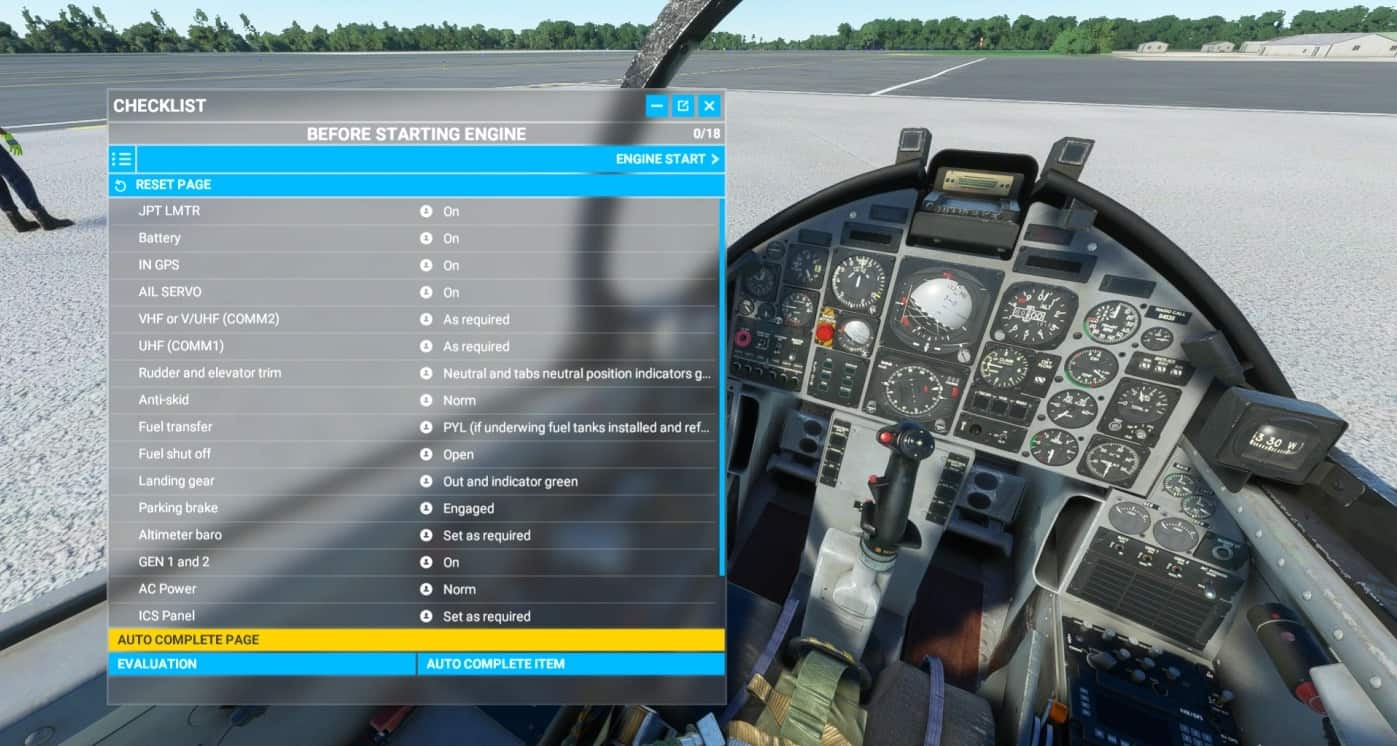Click the highlight icon beside Rudder and elevator trim
This screenshot has width=1397, height=746.
coord(427,373)
